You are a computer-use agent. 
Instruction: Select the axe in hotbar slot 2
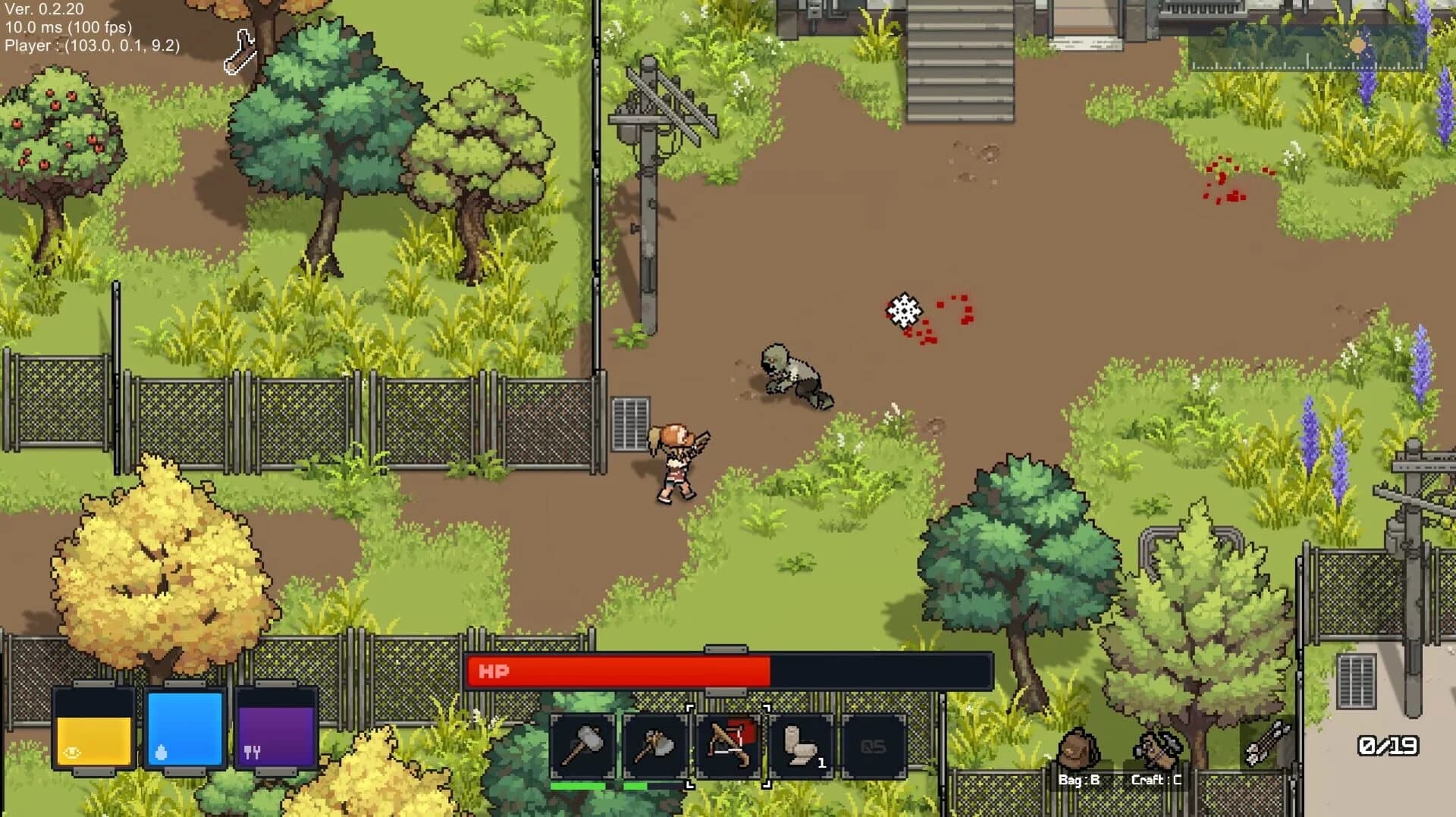coord(655,747)
